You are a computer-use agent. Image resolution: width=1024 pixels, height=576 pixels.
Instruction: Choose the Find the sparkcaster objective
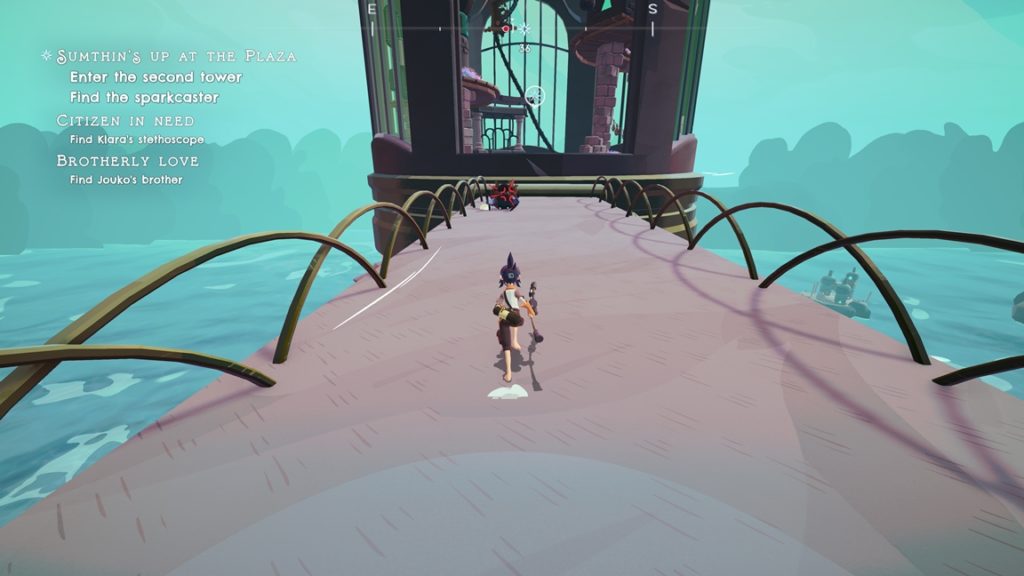(x=144, y=97)
